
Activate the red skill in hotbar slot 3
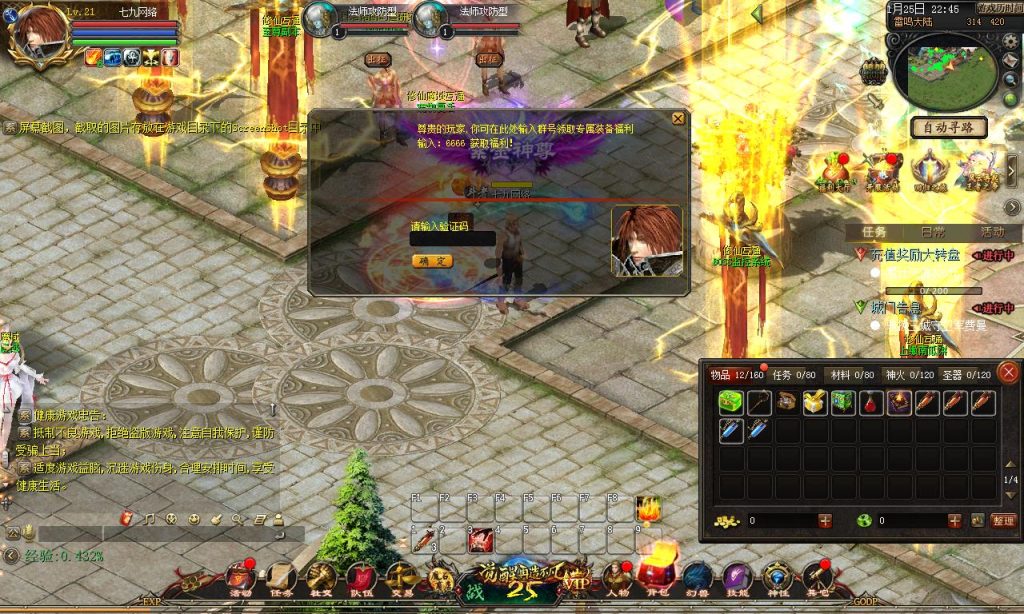[480, 540]
